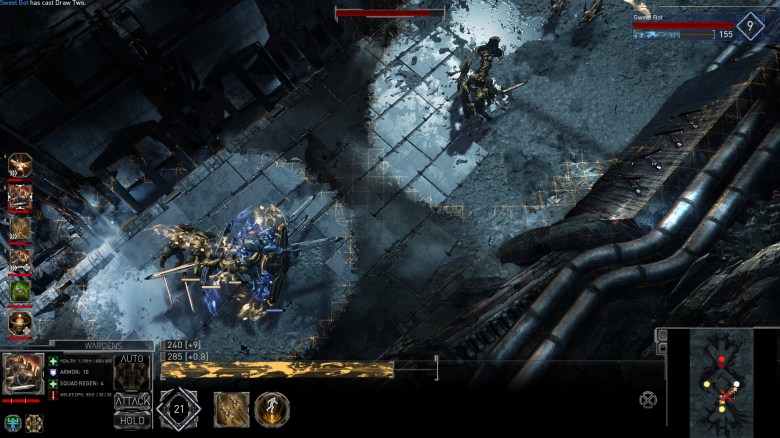This screenshot has height=438, width=780.
Task: Activate the golden swords squad ability
Action: (231, 409)
